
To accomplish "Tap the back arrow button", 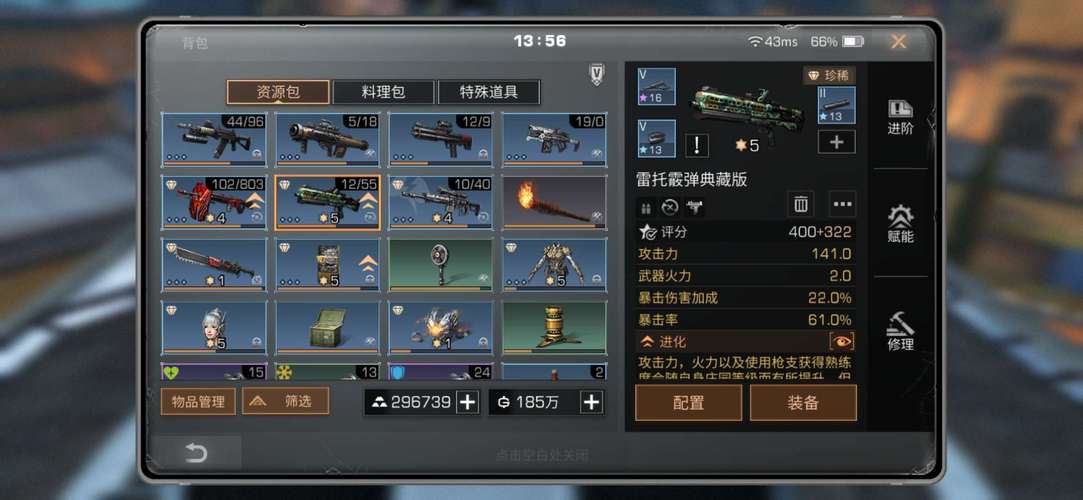I will [x=196, y=454].
